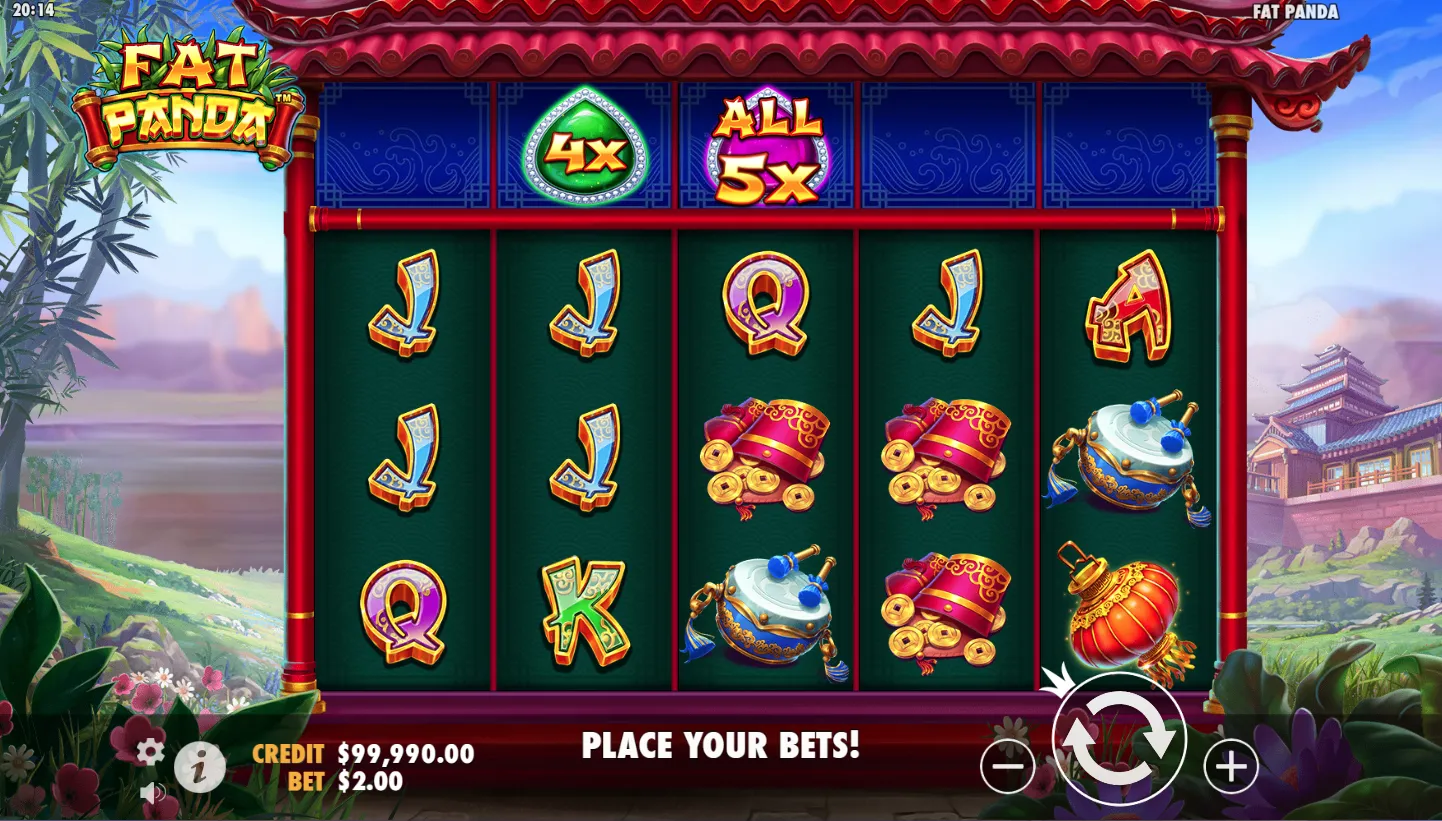Image resolution: width=1442 pixels, height=821 pixels.
Task: Increase the bet with the plus button
Action: 1230,767
